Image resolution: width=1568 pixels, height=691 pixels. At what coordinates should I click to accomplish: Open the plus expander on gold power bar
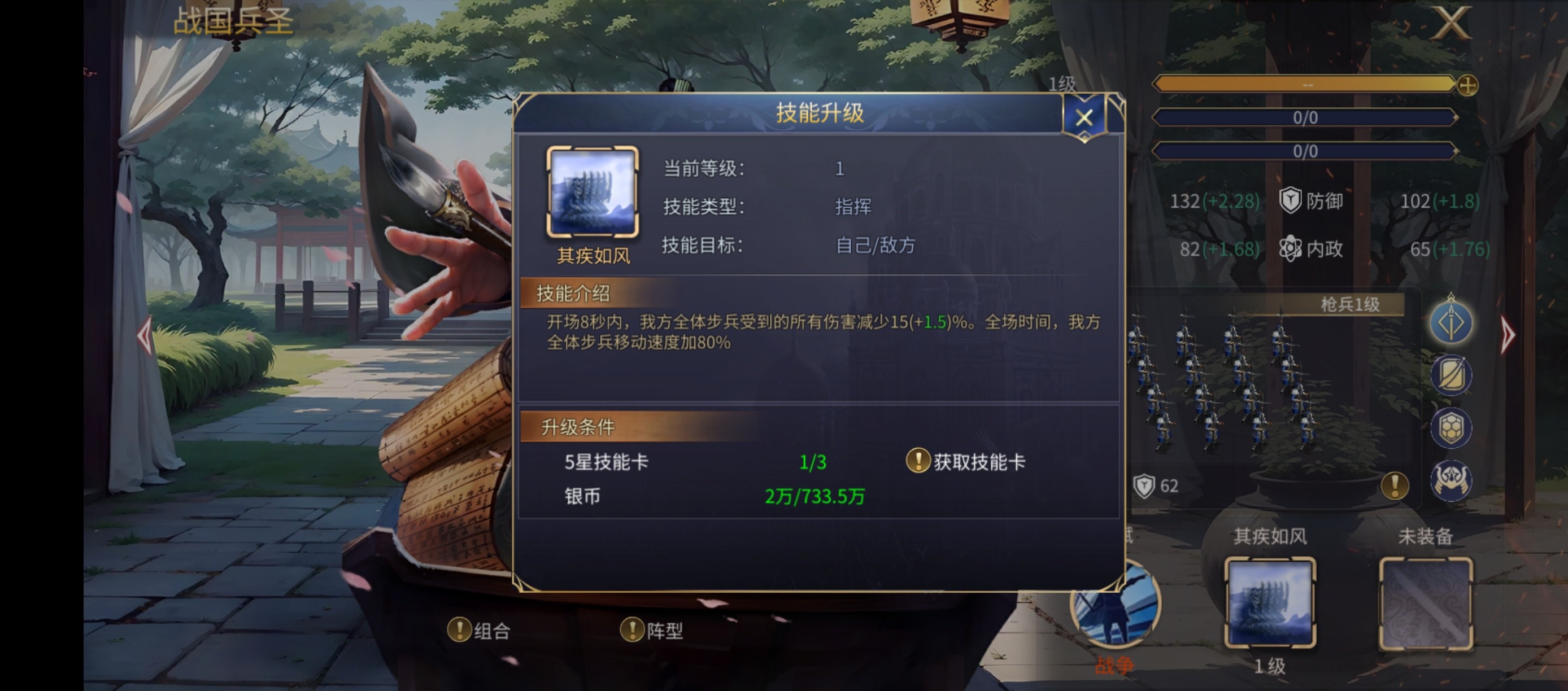pyautogui.click(x=1467, y=87)
